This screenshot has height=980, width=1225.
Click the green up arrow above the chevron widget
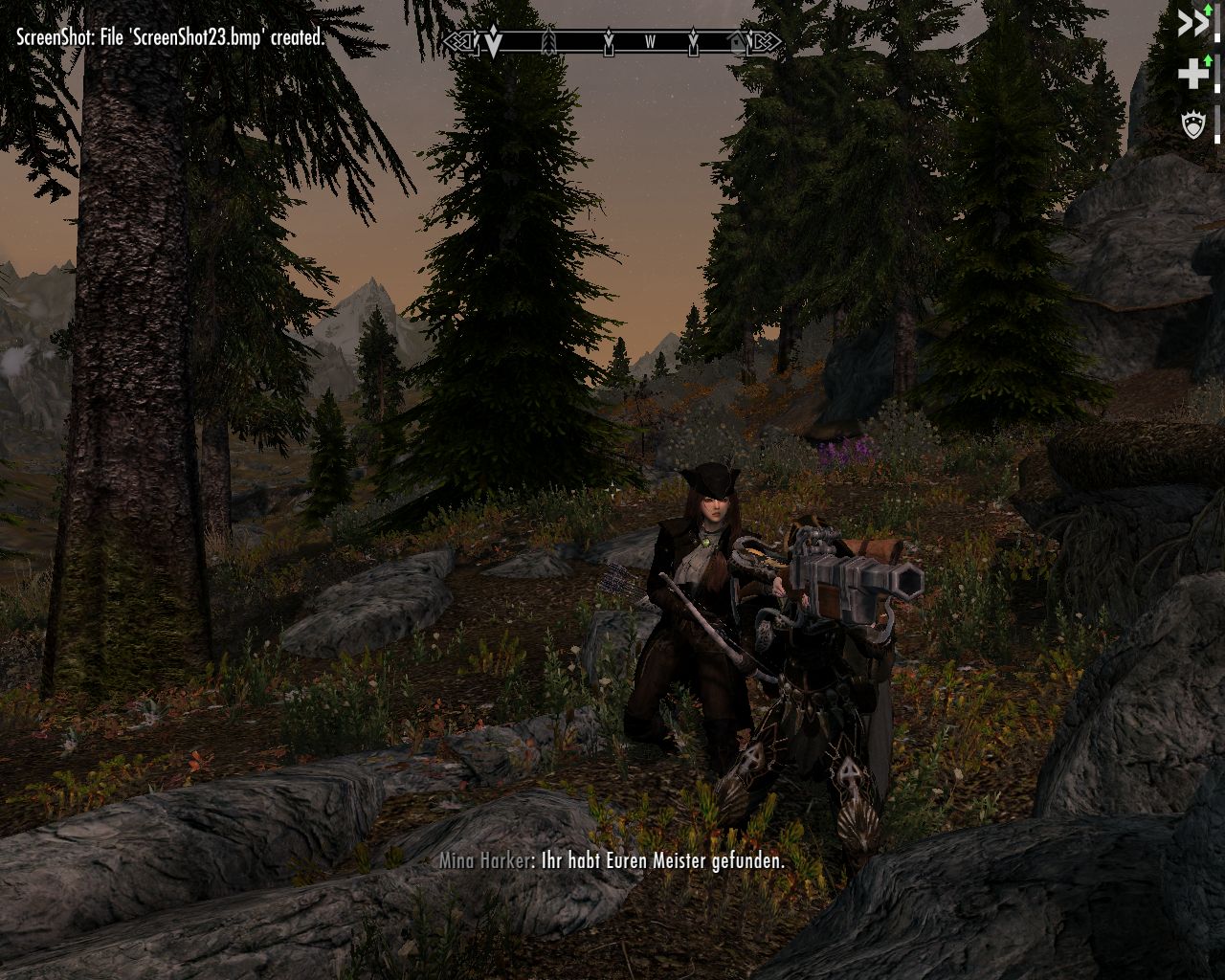pos(1208,11)
